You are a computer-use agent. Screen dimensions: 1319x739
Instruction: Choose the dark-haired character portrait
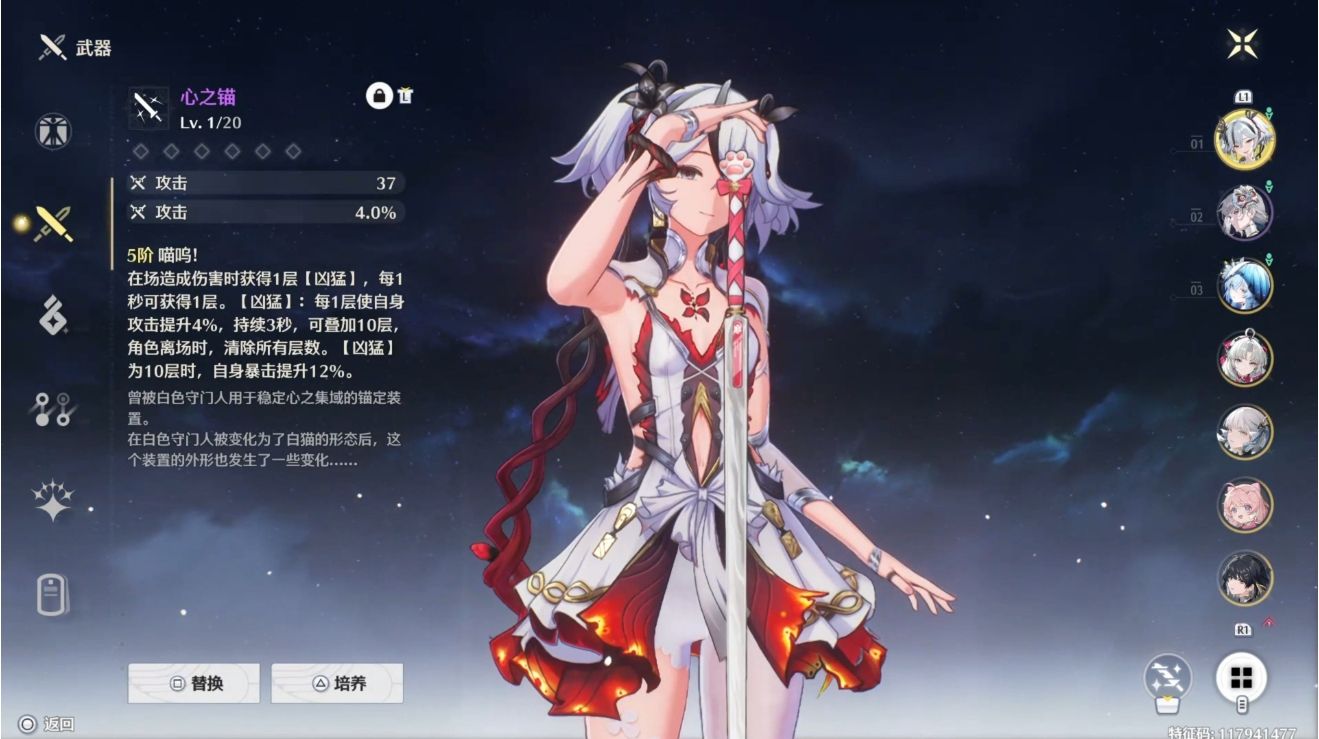point(1244,578)
